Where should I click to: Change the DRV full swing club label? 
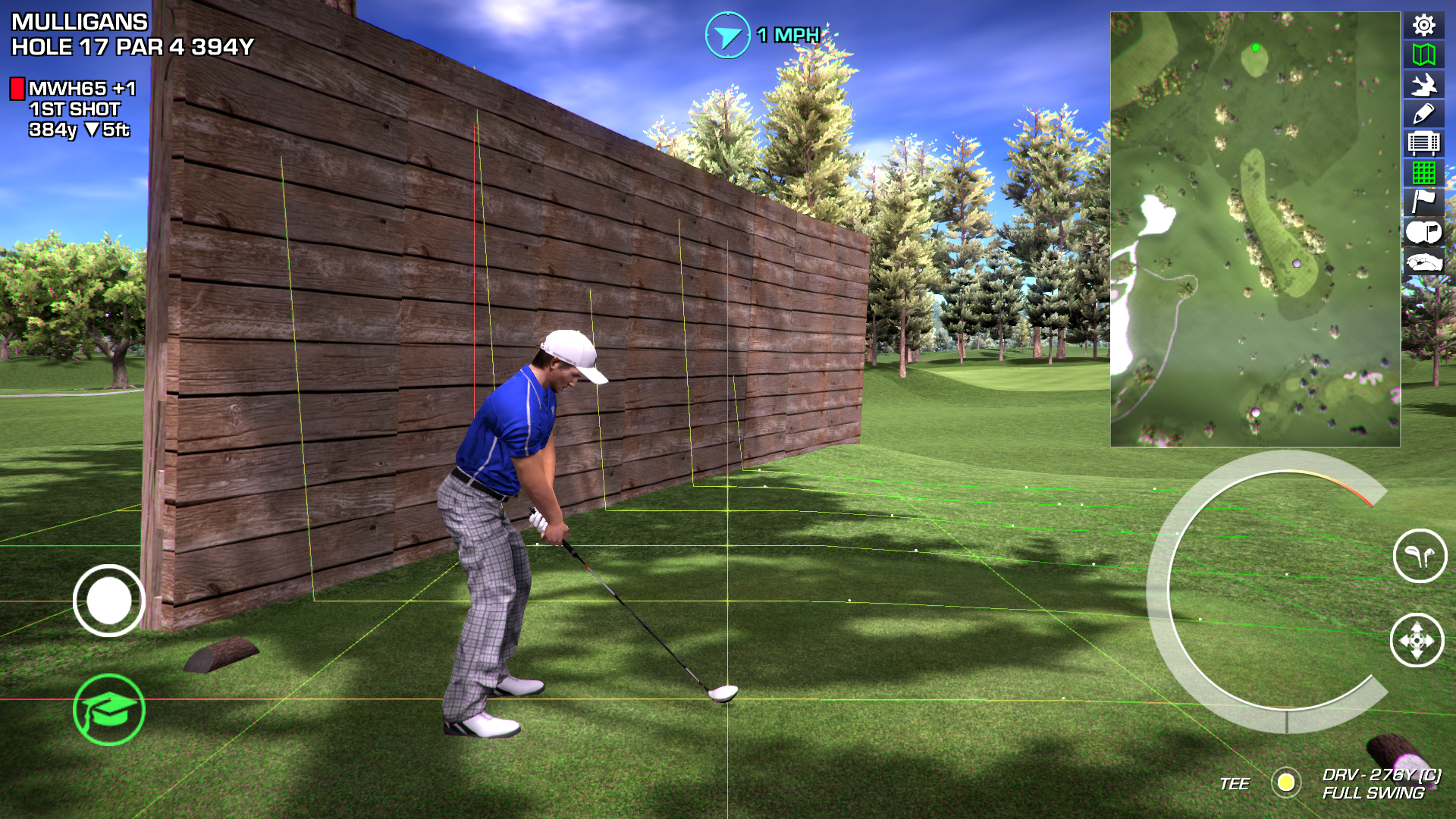coord(1380,783)
